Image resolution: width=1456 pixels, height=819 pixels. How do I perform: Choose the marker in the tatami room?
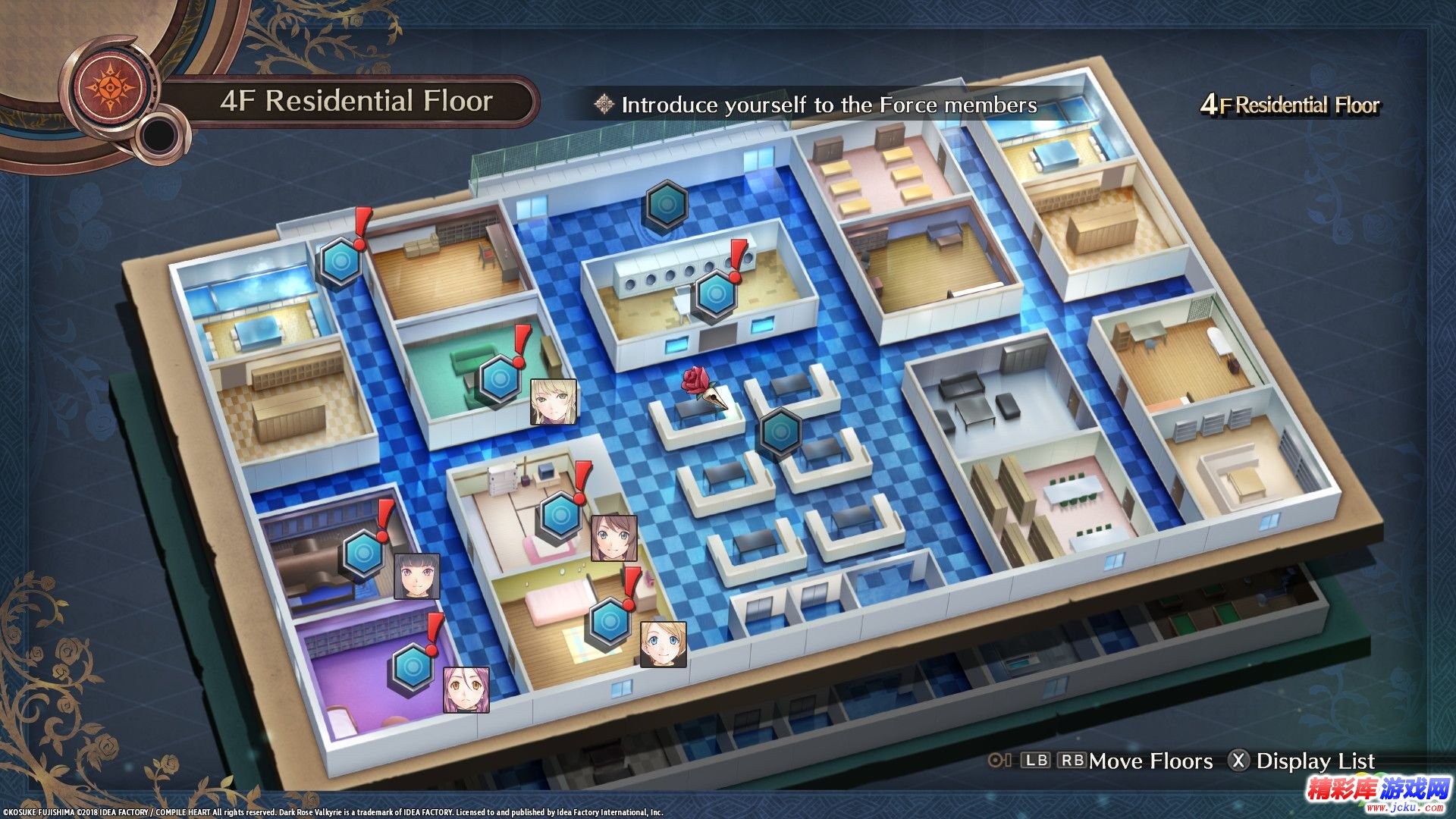coord(561,515)
